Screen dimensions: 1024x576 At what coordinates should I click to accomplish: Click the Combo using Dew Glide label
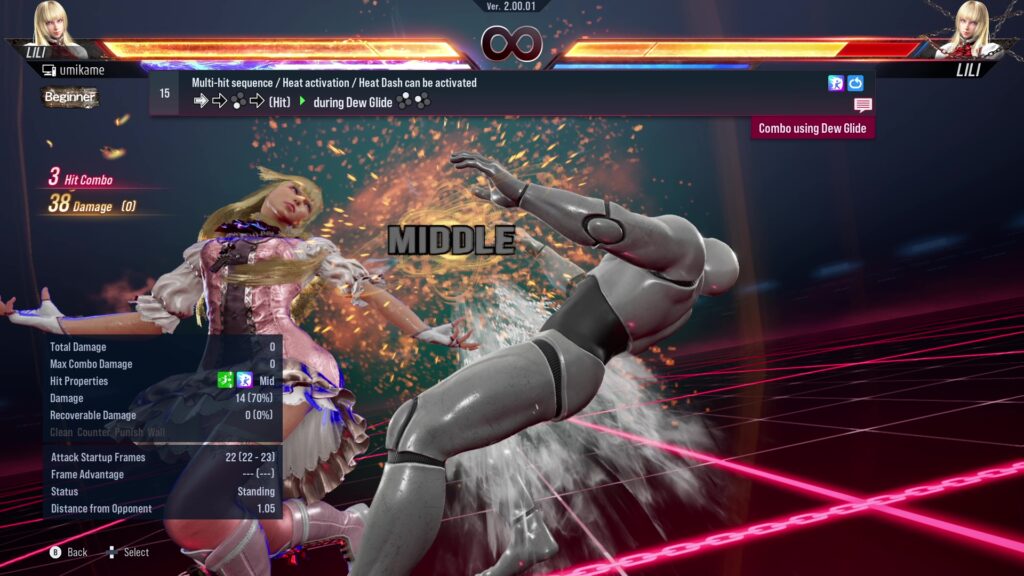tap(812, 128)
